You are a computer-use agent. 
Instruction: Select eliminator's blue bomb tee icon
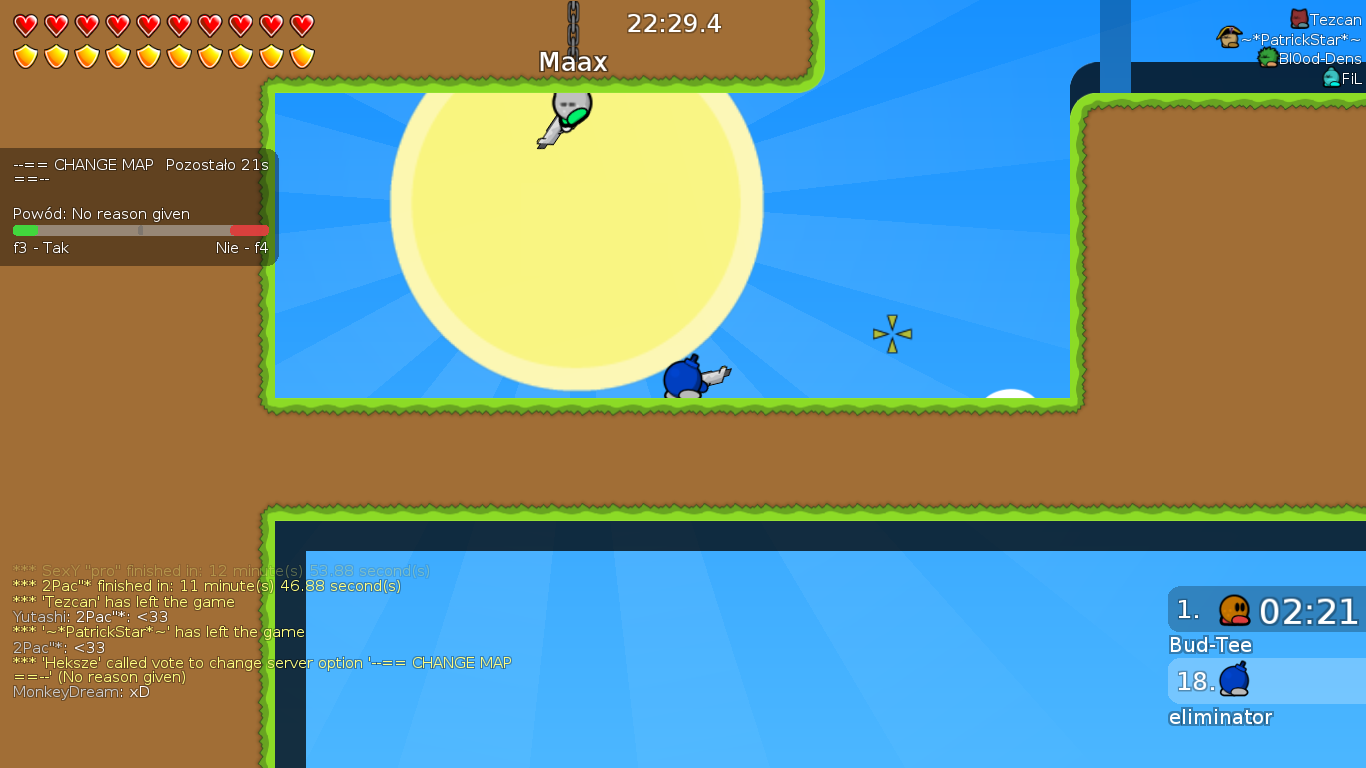click(1231, 680)
